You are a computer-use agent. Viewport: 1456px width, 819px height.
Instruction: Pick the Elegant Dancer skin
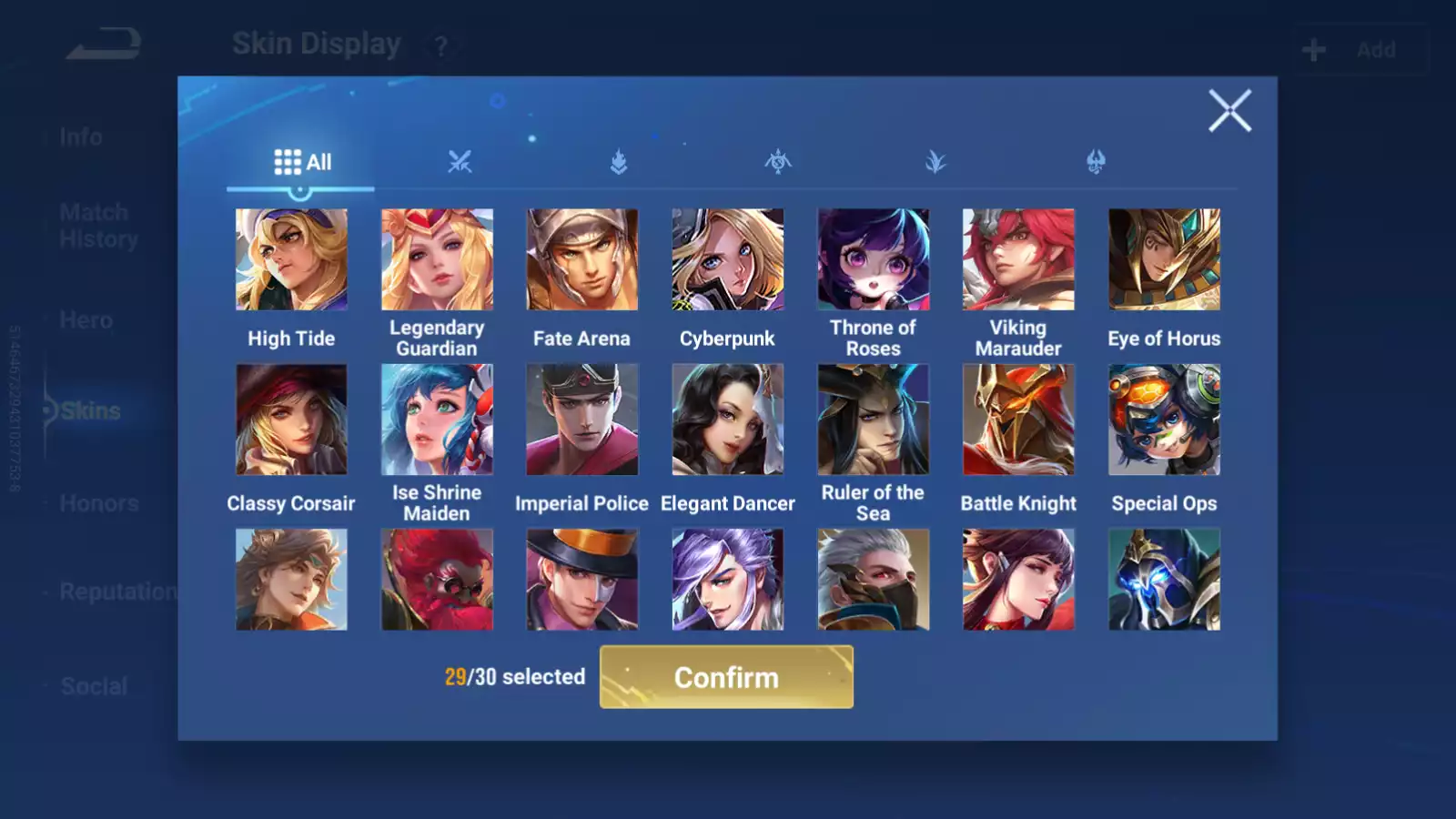coord(727,420)
